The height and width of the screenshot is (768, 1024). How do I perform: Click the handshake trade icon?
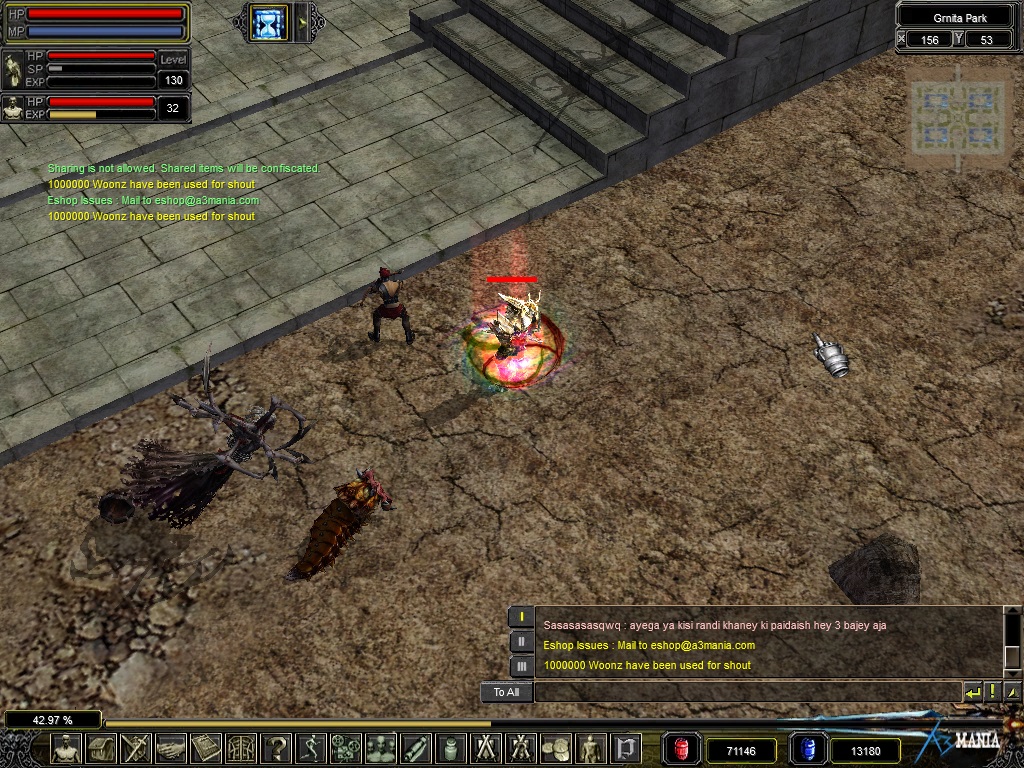click(x=171, y=748)
